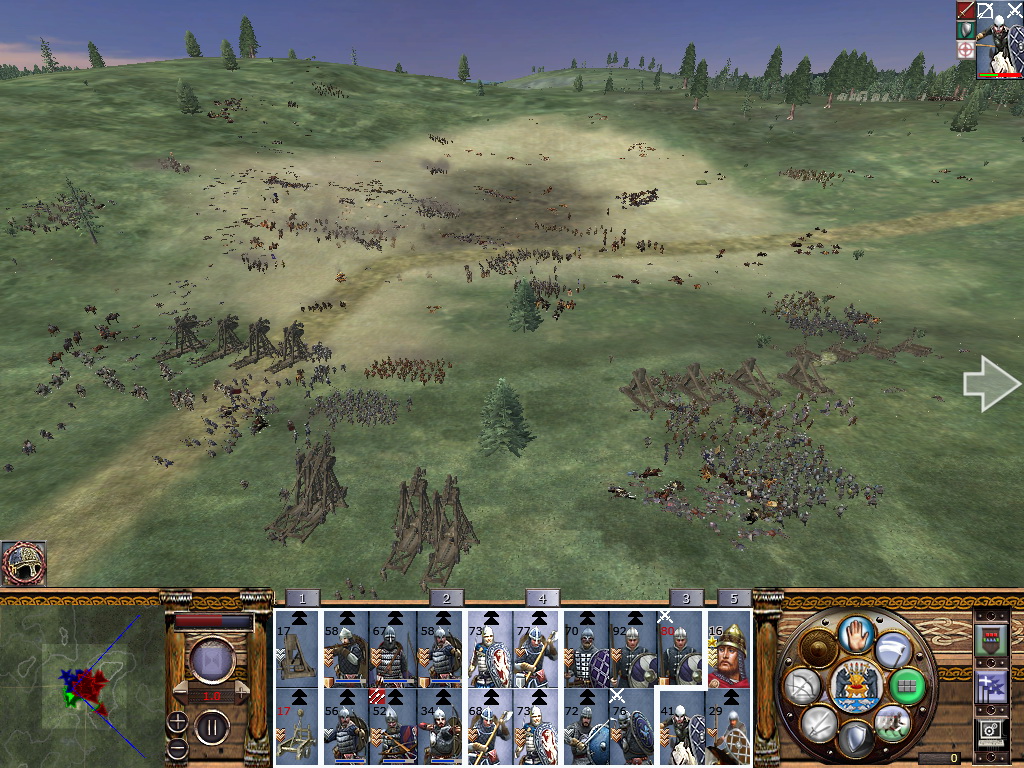
Task: Open the gear and computer options menu button
Action: click(x=990, y=734)
